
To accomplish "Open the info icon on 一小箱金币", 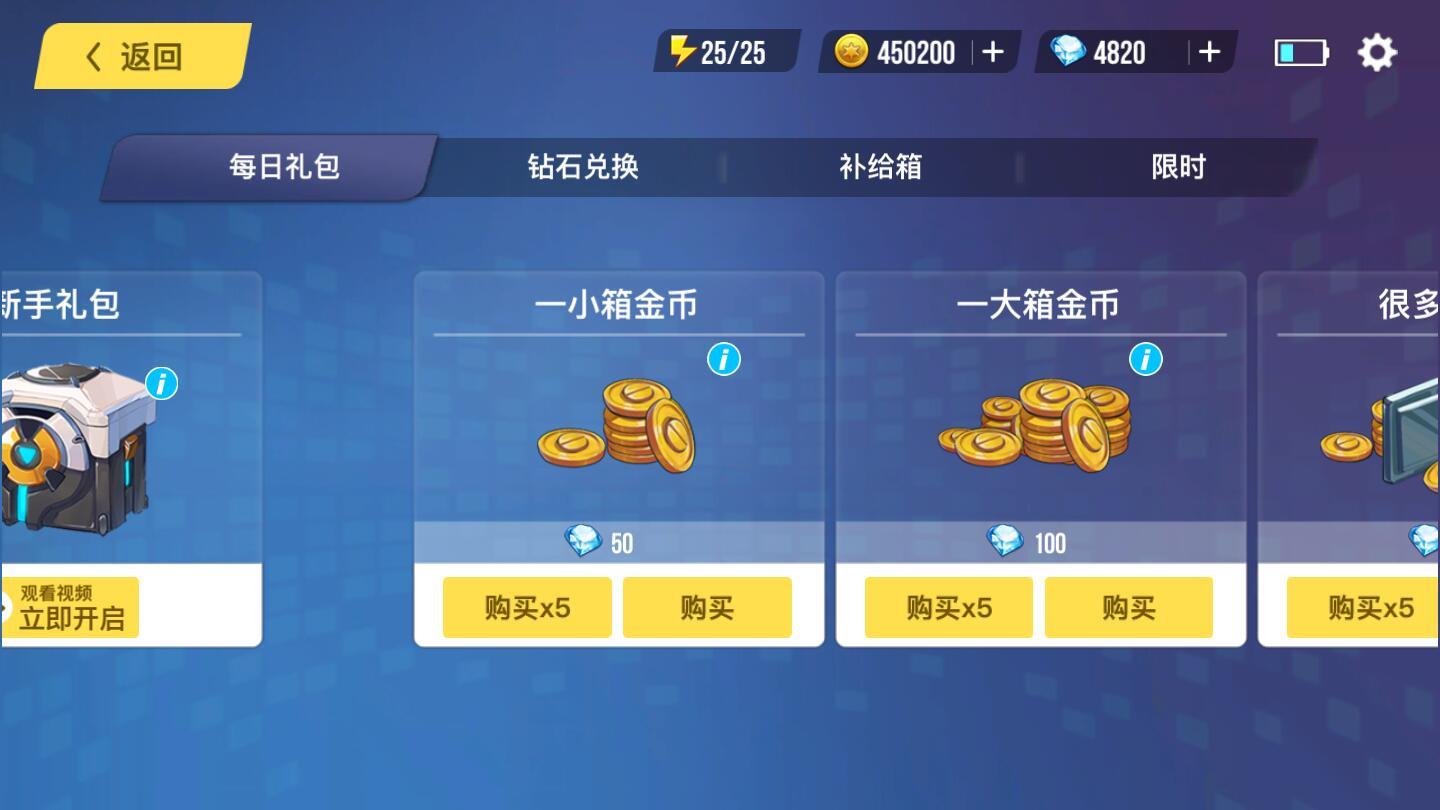I will (723, 360).
